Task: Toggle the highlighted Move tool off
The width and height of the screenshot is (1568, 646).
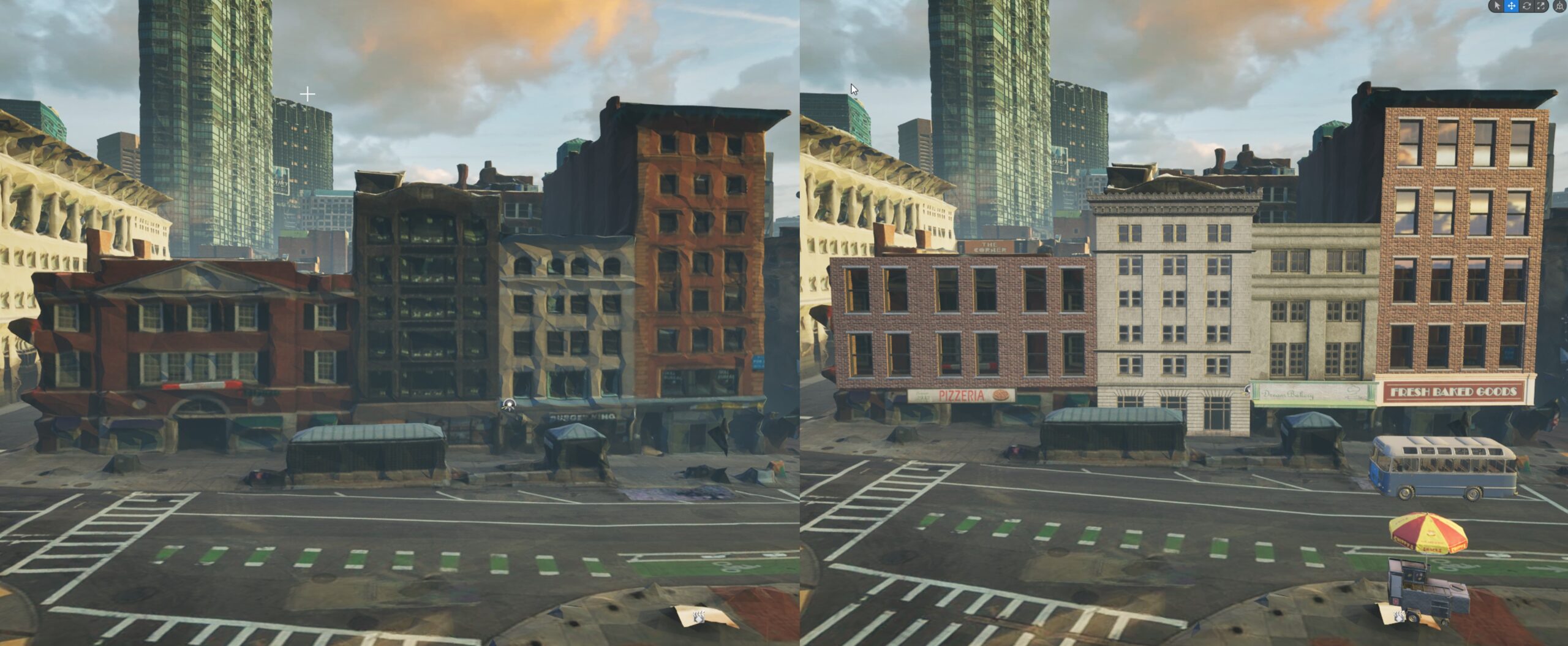Action: pos(1512,6)
